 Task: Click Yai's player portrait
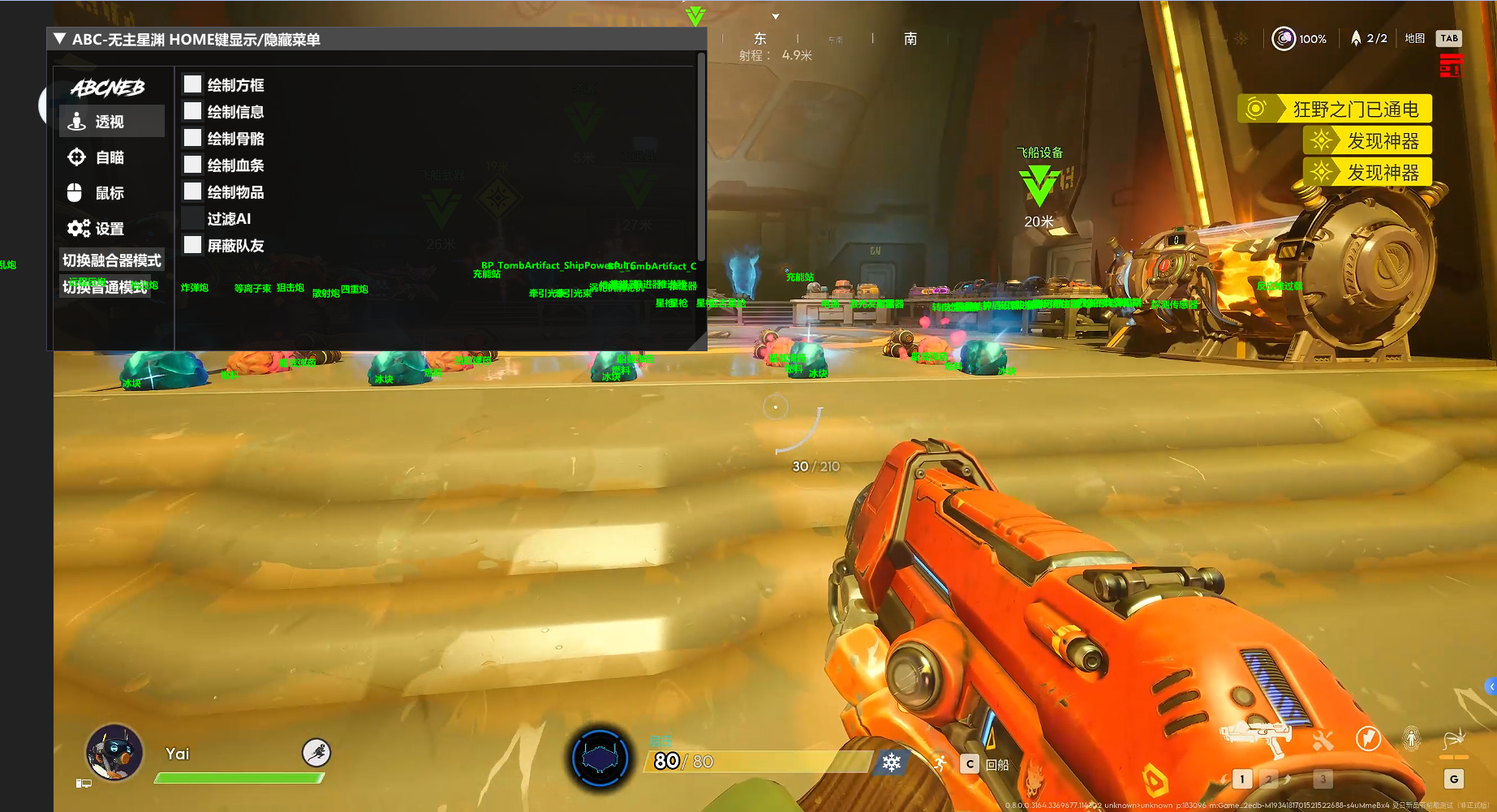114,752
